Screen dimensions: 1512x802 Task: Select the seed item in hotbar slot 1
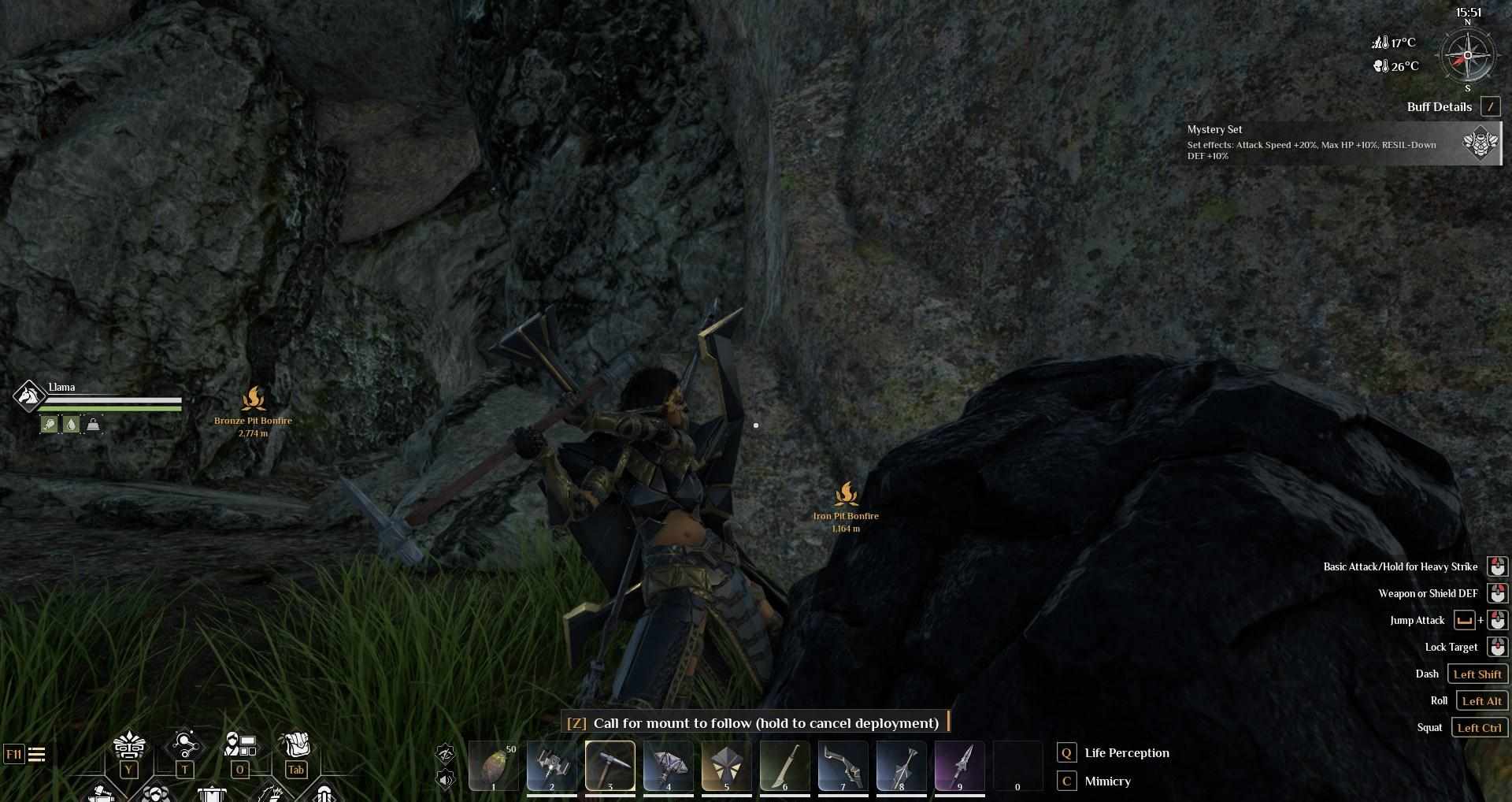494,765
